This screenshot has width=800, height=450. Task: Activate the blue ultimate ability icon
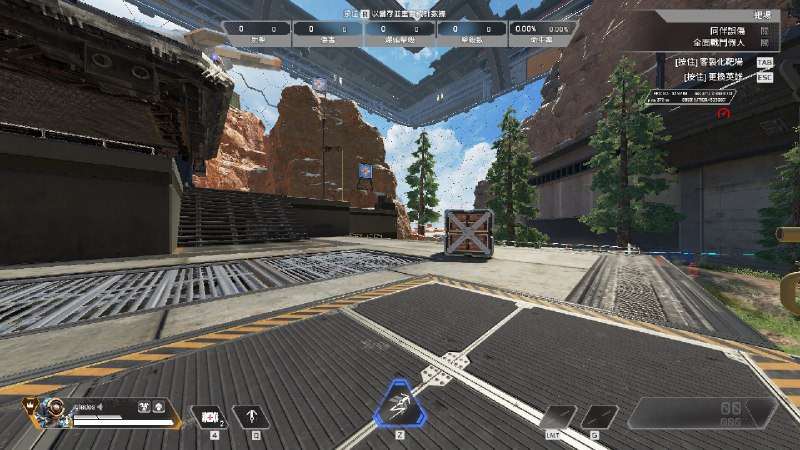coord(399,408)
